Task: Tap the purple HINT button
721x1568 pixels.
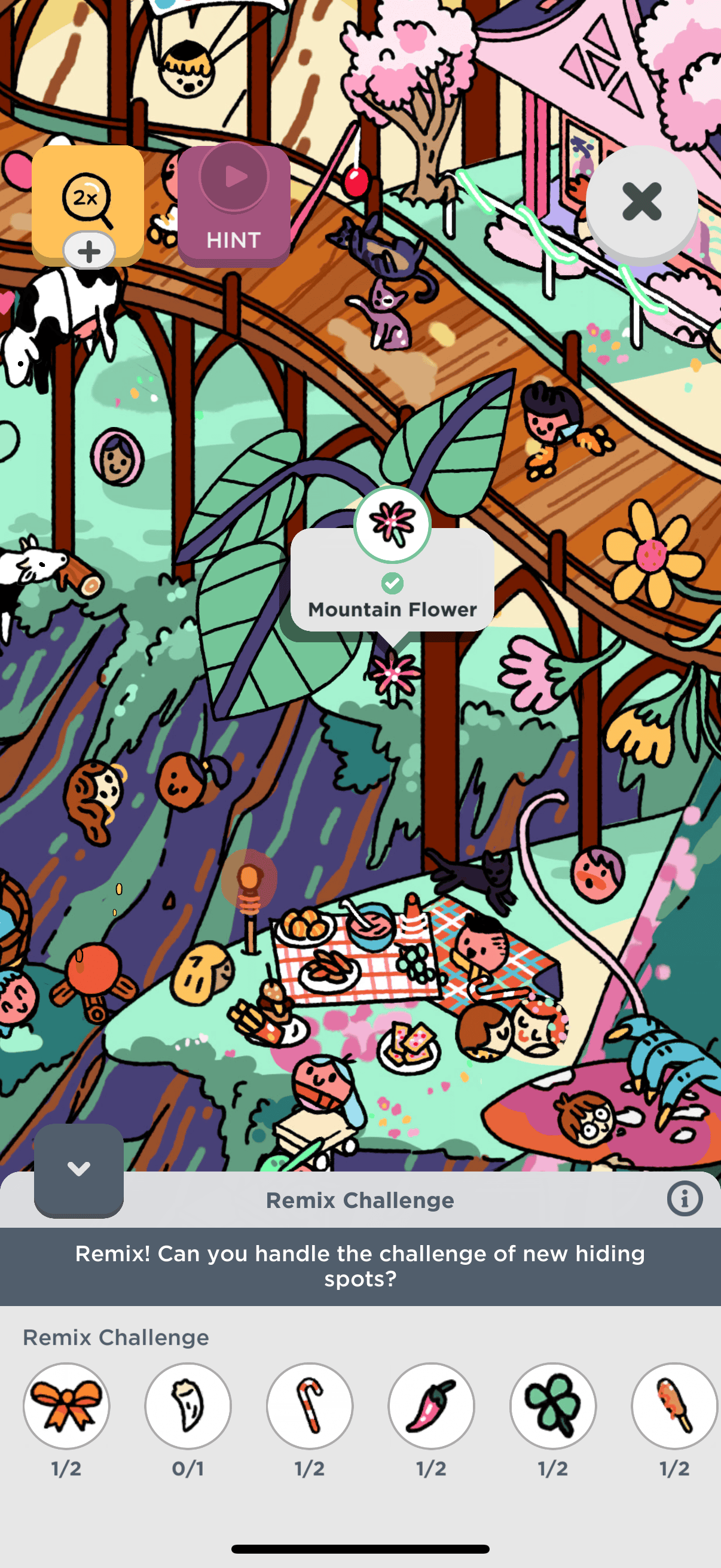Action: point(234,206)
